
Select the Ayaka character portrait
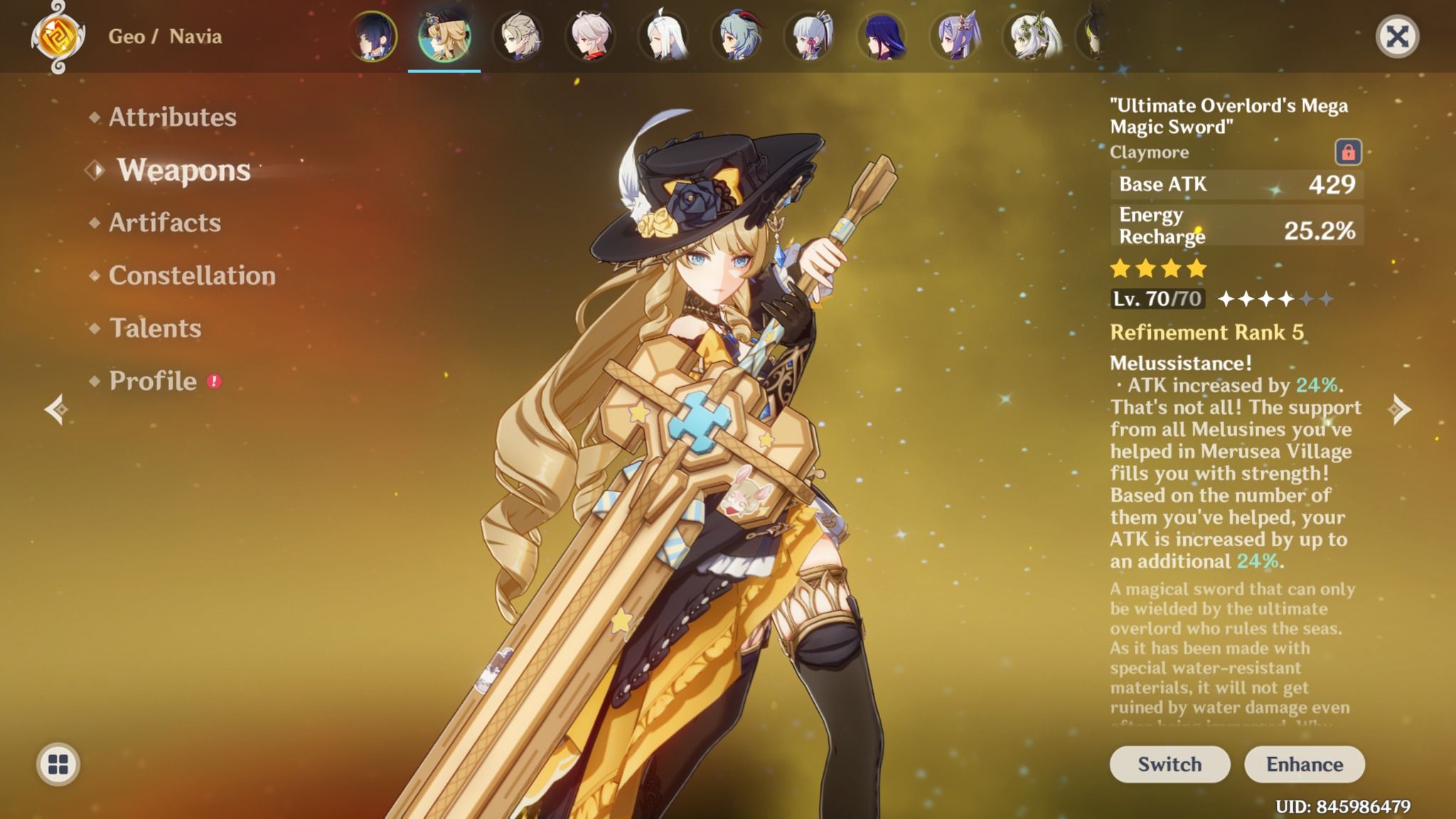pos(812,39)
